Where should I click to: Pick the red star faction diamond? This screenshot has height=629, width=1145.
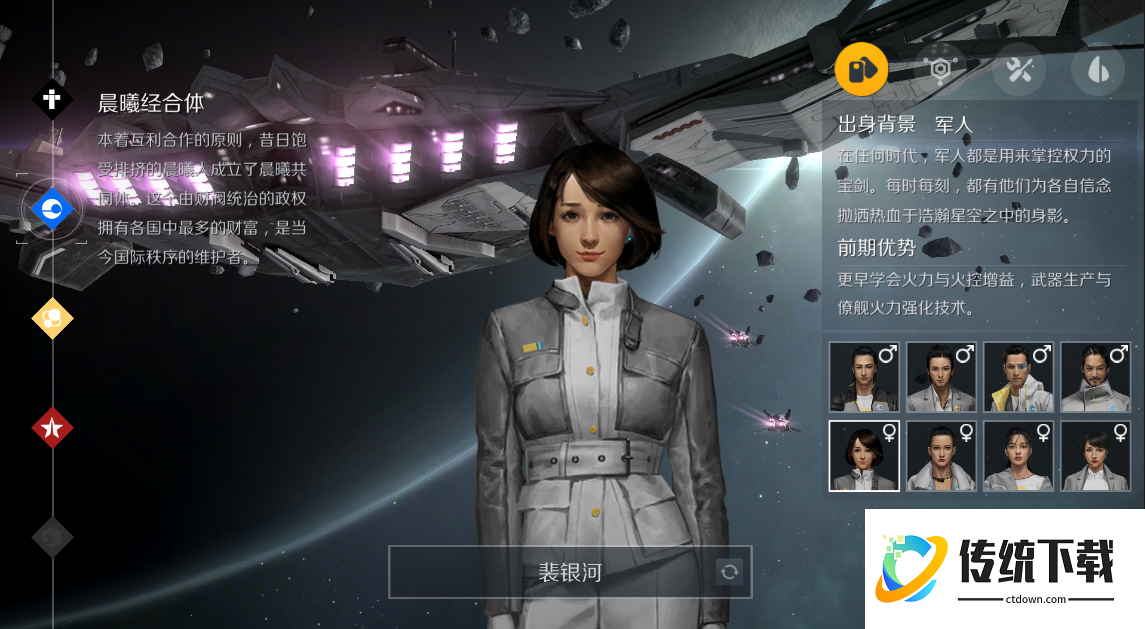tap(52, 428)
